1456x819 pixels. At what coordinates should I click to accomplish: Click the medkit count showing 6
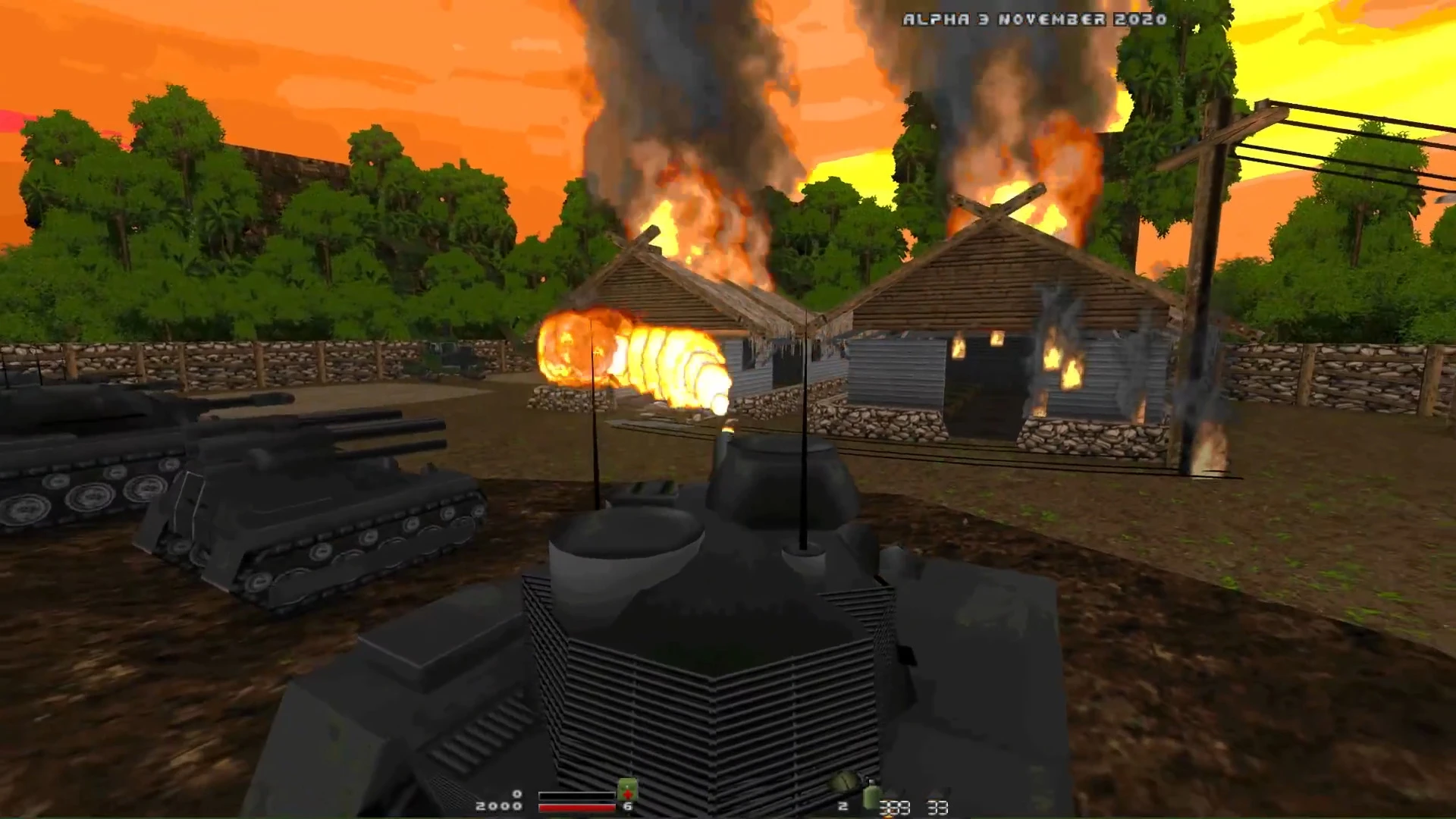(x=626, y=805)
